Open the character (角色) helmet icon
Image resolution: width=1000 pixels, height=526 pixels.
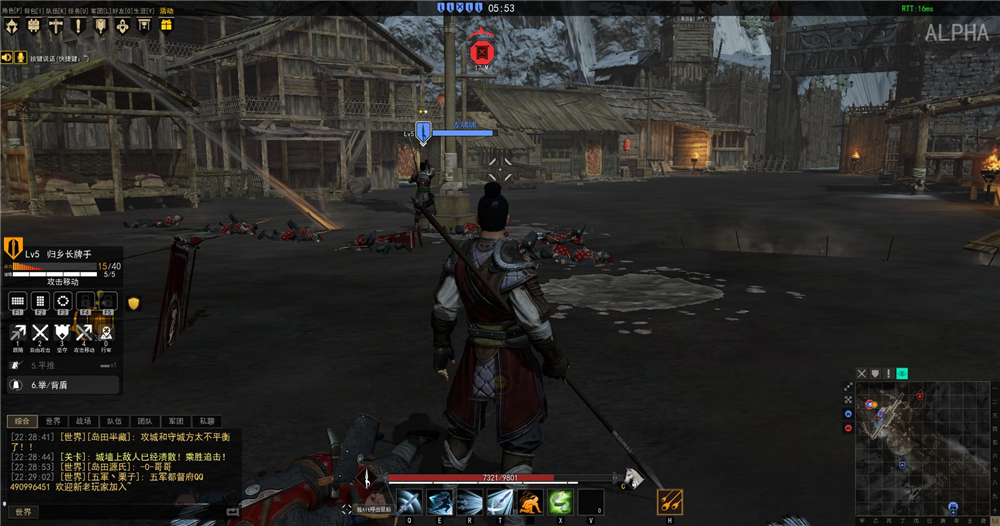pyautogui.click(x=11, y=25)
